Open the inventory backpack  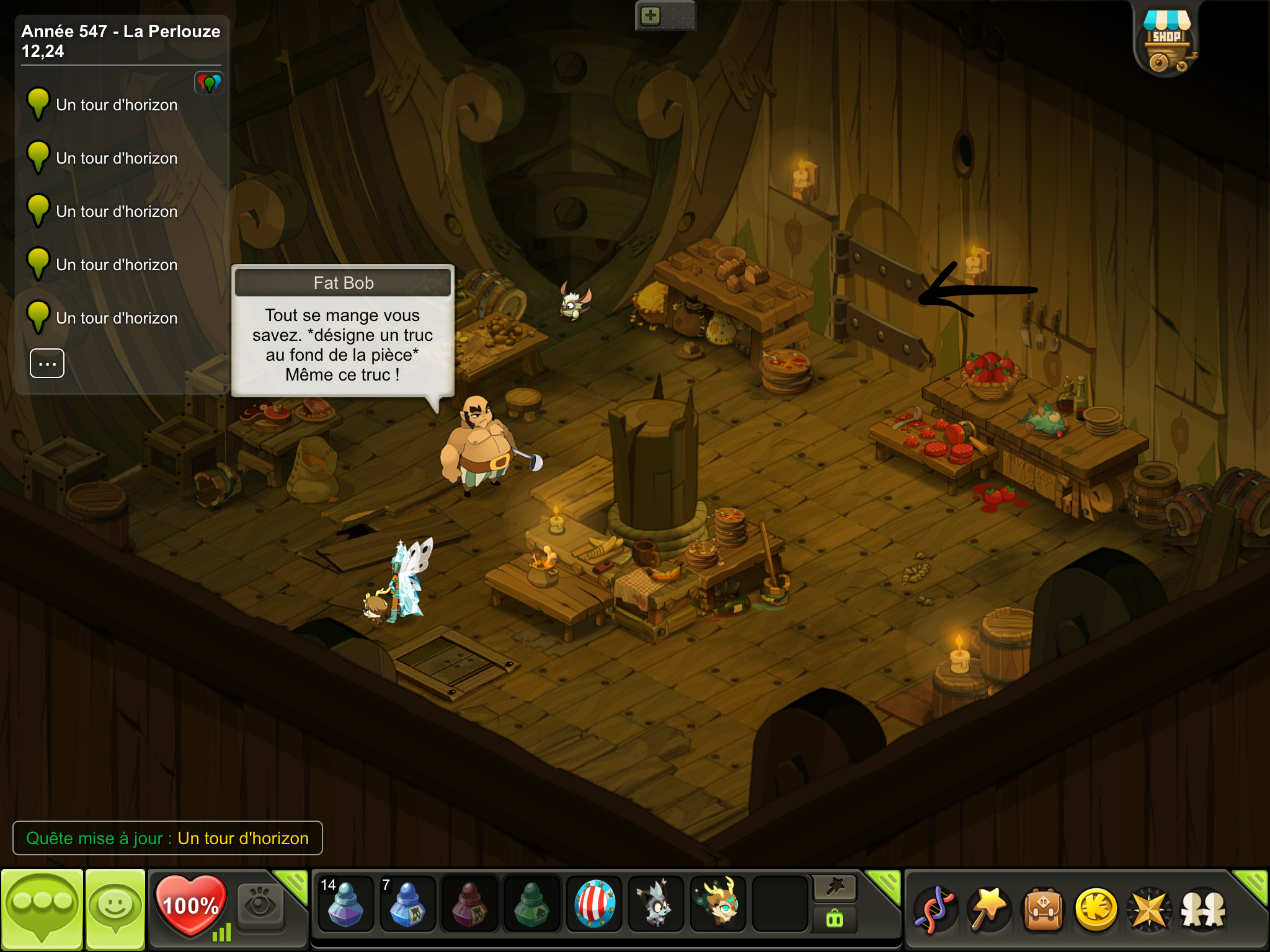[x=1043, y=910]
